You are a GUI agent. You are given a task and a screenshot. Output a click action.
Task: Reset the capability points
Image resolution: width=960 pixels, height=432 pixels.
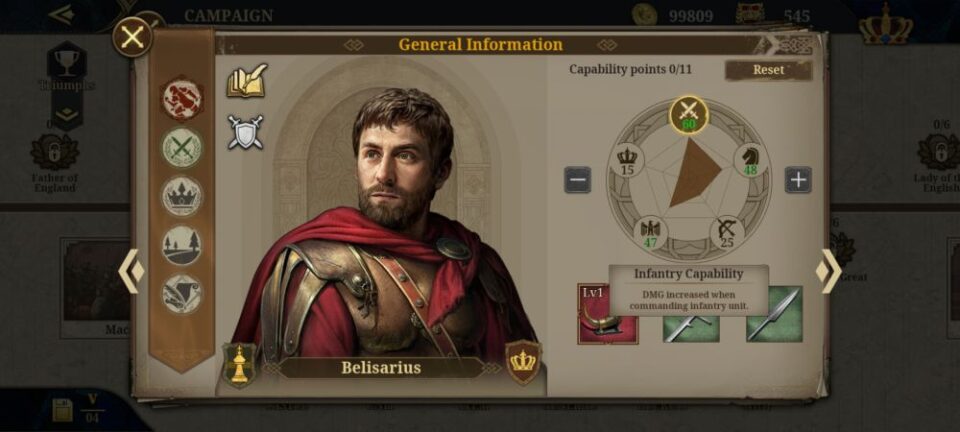coord(768,70)
